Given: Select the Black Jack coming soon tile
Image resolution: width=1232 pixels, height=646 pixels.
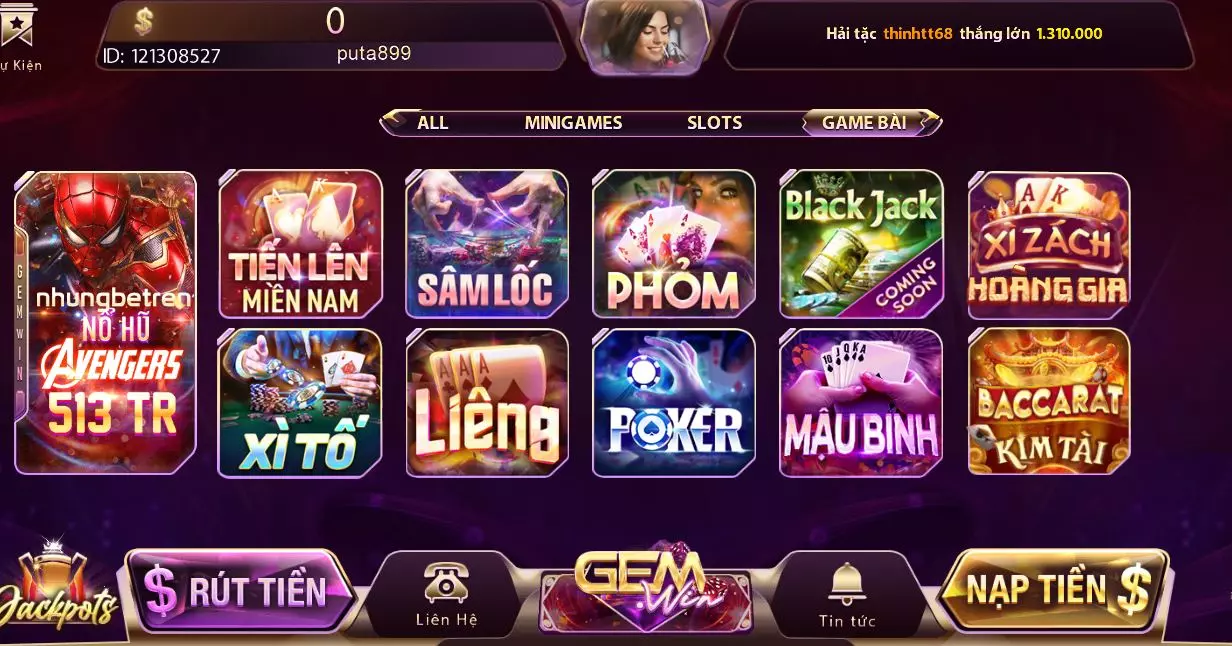Looking at the screenshot, I should 860,245.
